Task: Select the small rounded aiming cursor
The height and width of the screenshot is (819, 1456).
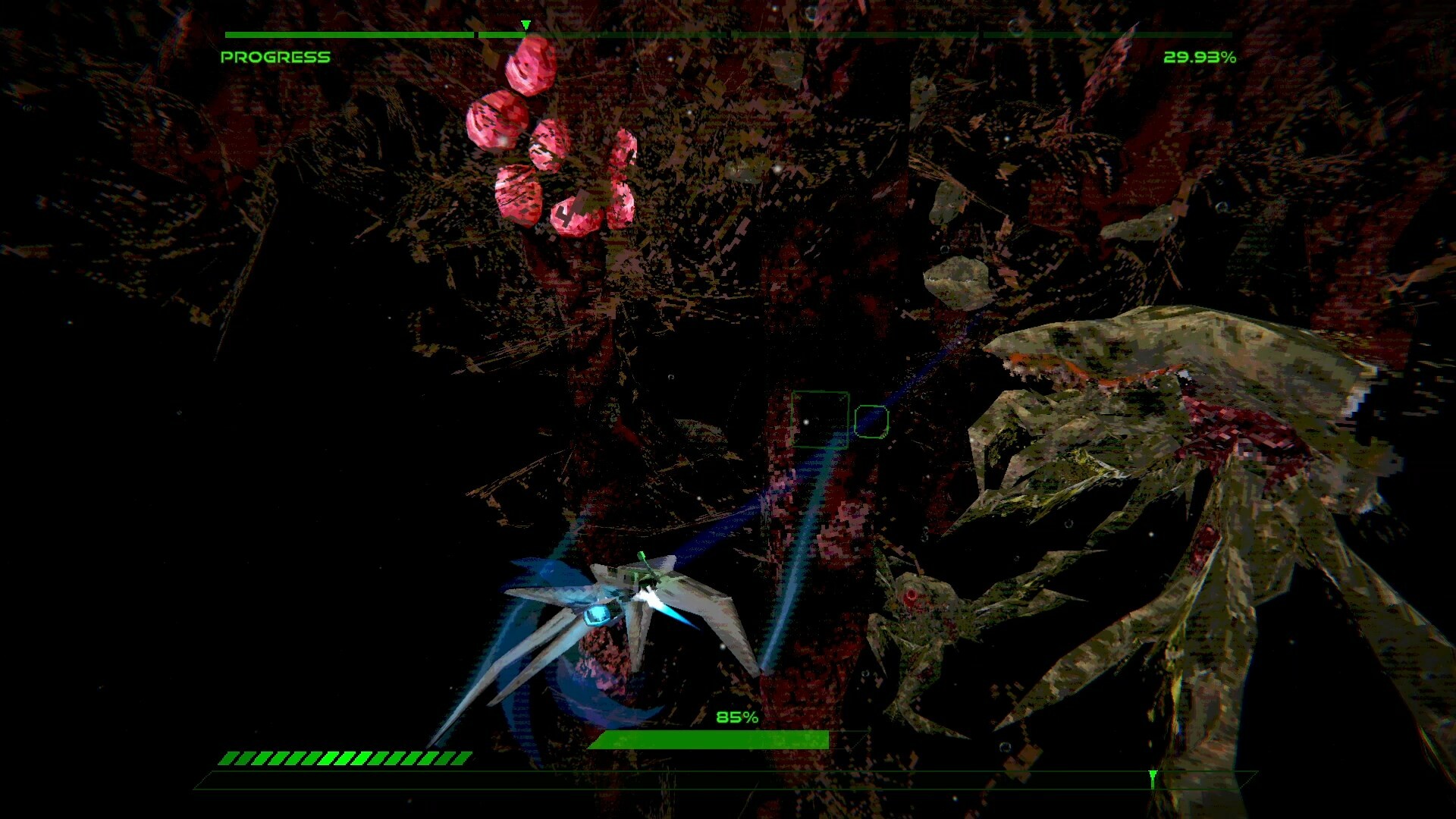Action: (871, 422)
